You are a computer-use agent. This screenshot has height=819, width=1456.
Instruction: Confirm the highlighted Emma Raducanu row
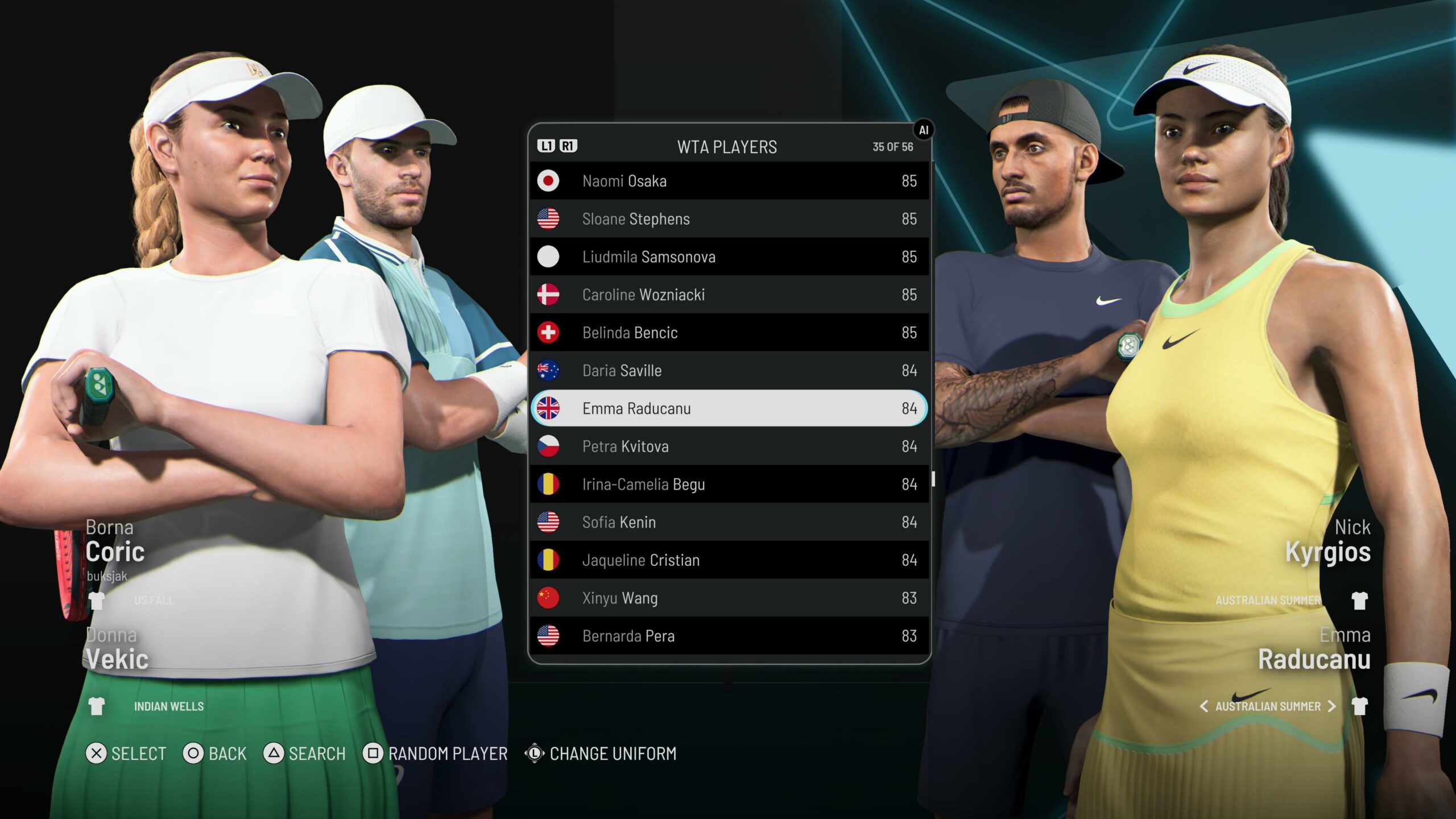pos(729,408)
